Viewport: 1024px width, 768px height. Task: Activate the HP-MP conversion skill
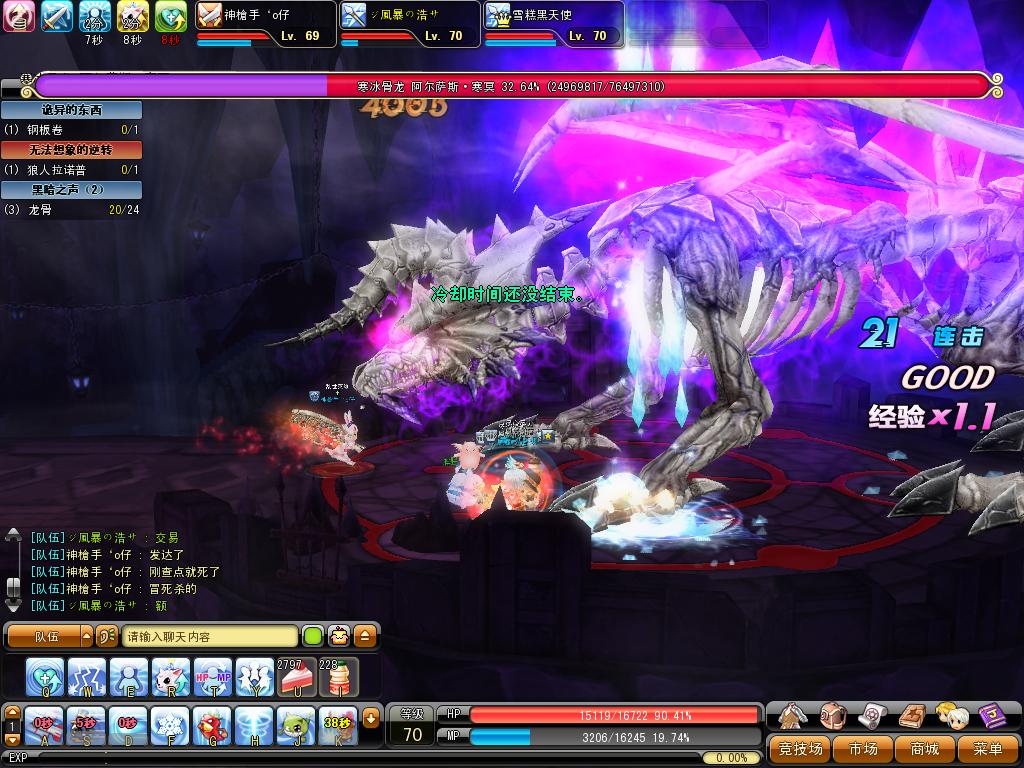tap(213, 677)
